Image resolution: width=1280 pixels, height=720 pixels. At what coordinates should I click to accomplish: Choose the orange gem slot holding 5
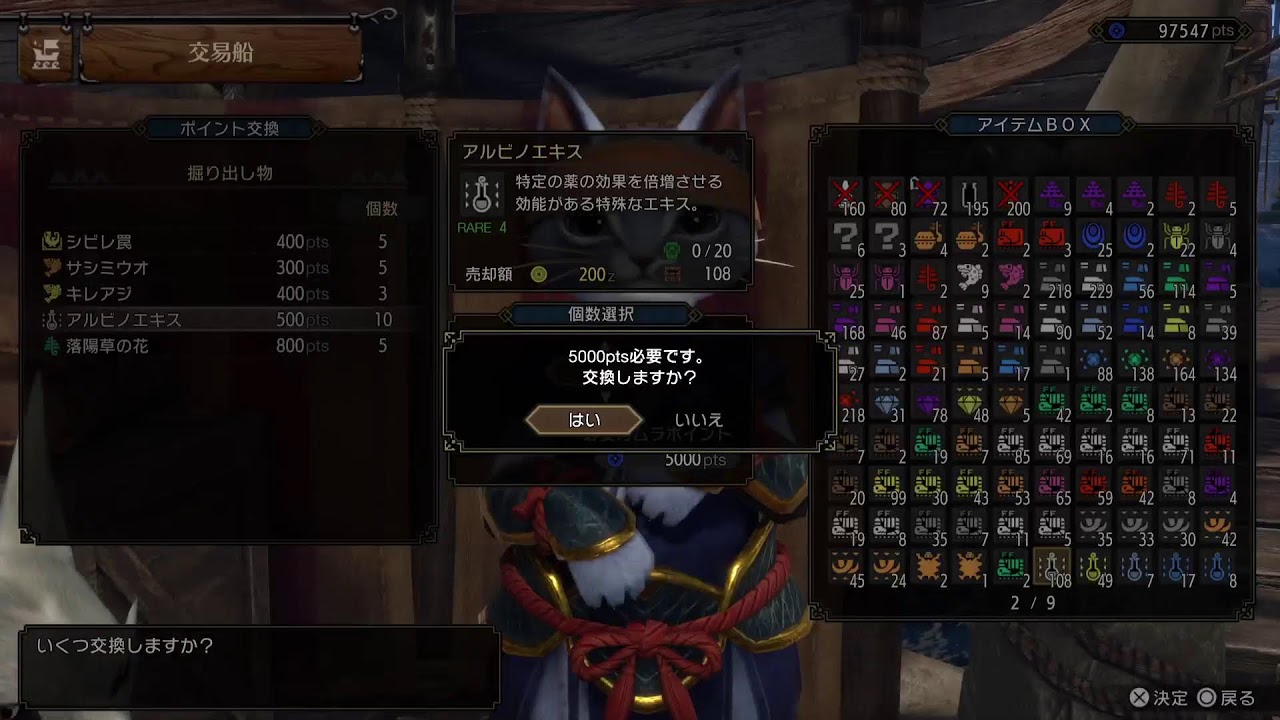1010,402
